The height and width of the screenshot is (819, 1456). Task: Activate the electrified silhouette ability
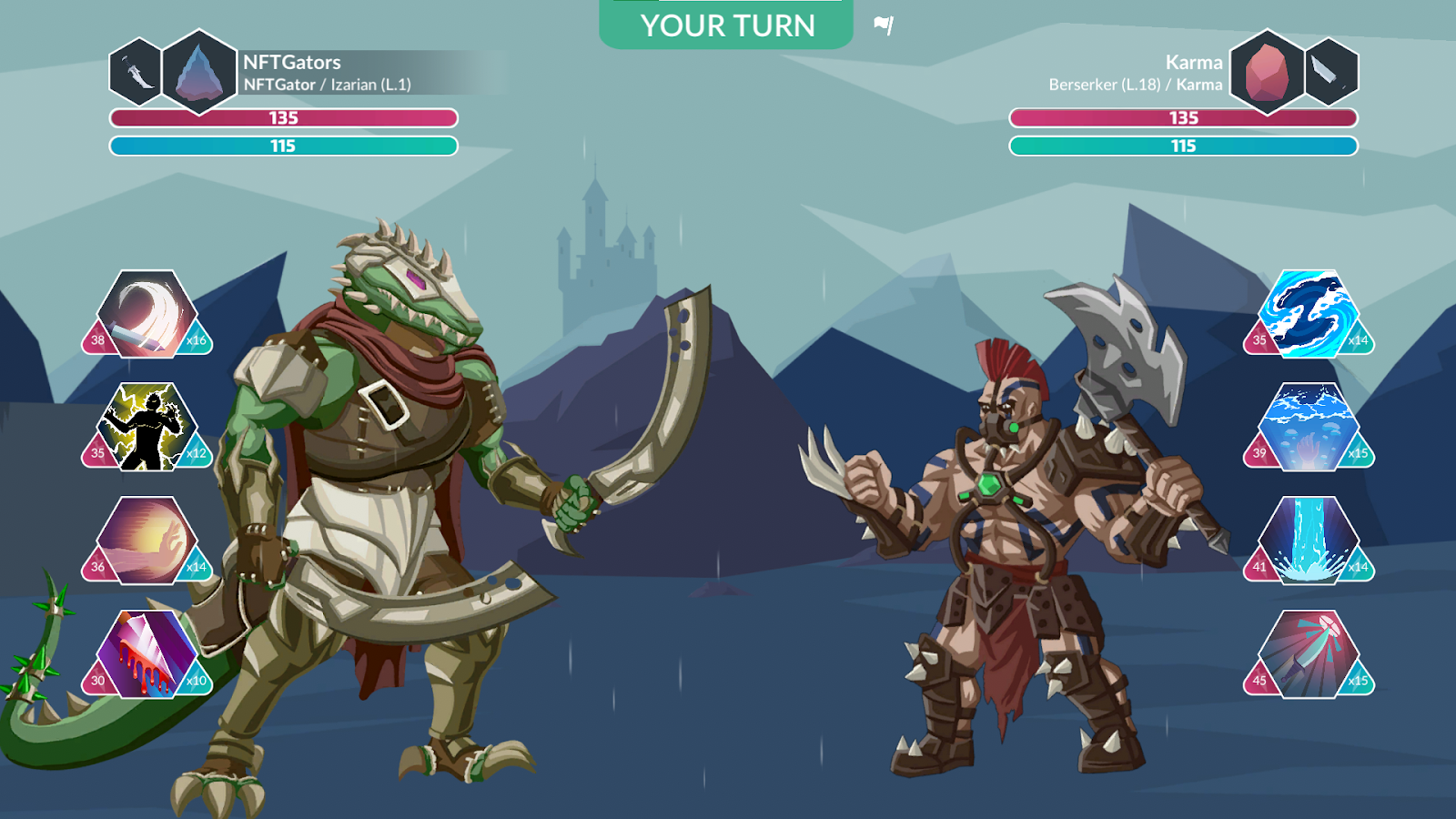tap(147, 426)
